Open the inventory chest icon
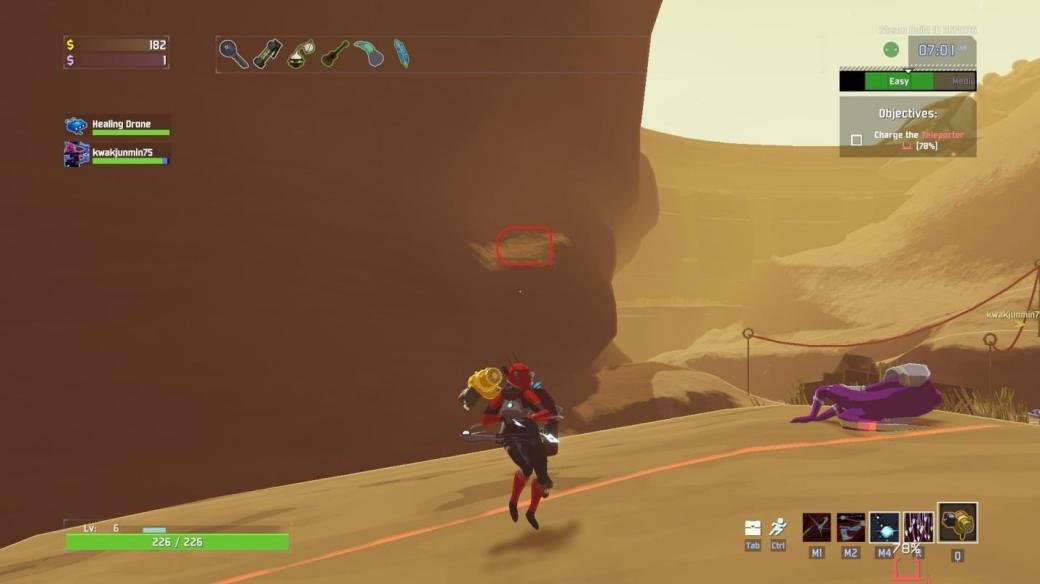This screenshot has height=584, width=1040. point(753,527)
